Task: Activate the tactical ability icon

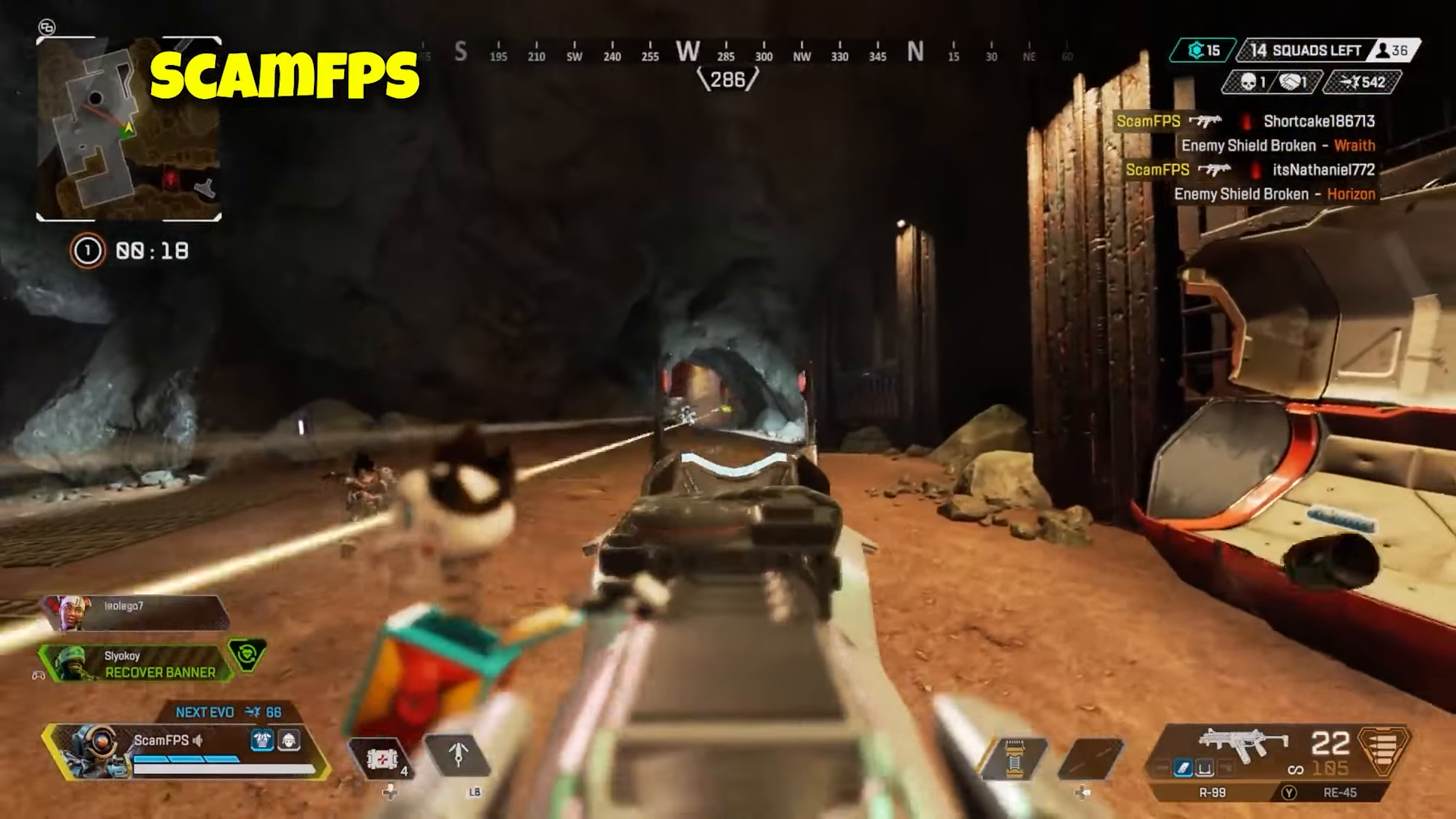Action: click(458, 756)
